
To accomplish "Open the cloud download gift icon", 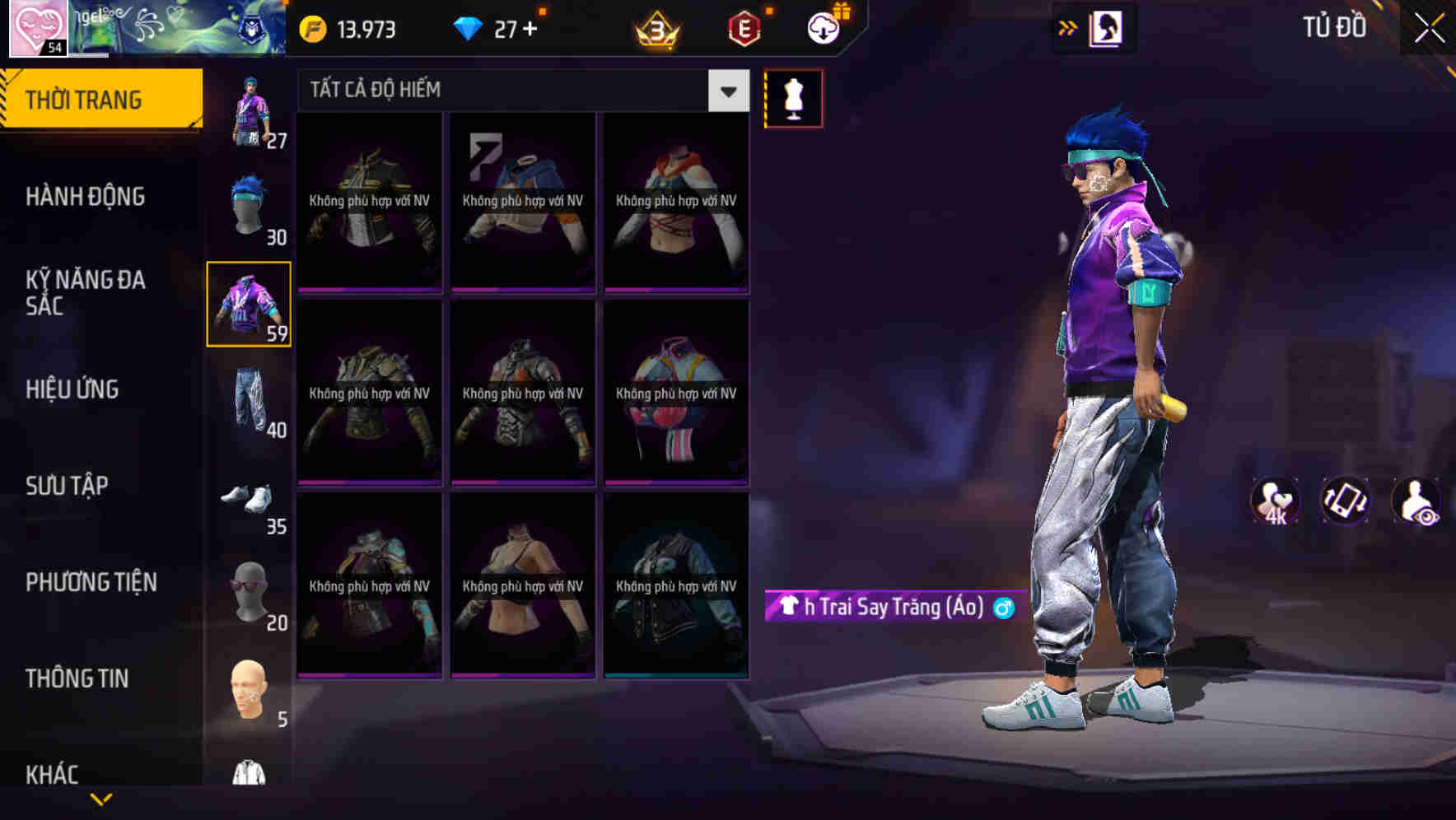I will (823, 27).
